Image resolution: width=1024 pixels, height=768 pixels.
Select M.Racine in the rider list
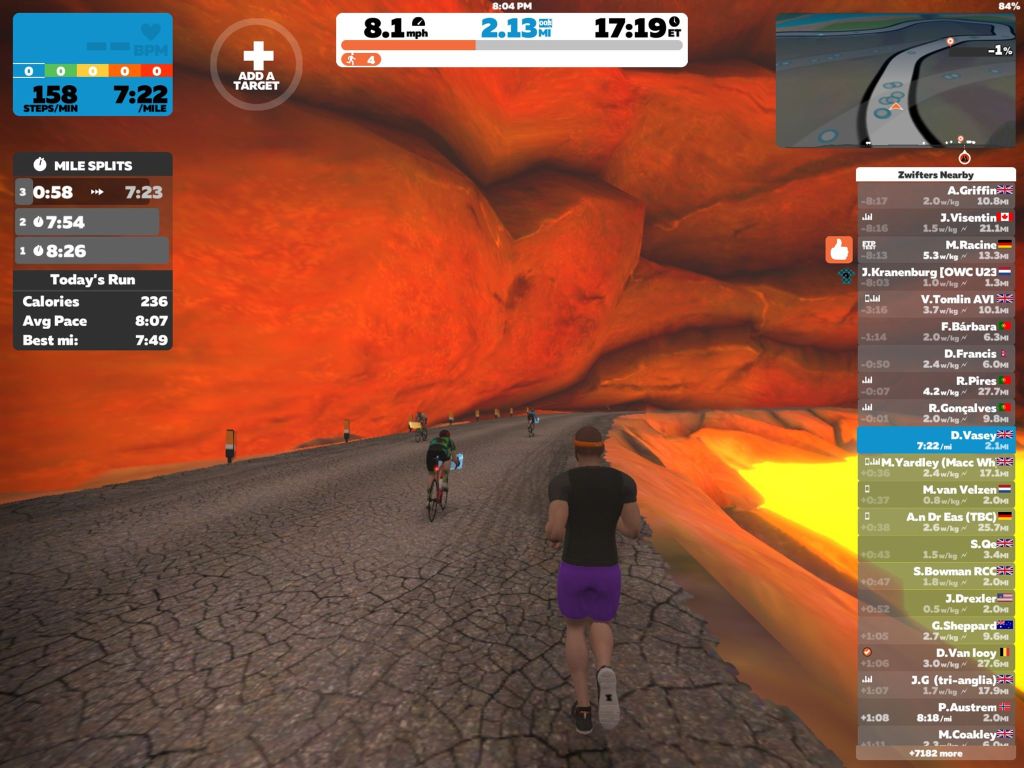point(935,250)
